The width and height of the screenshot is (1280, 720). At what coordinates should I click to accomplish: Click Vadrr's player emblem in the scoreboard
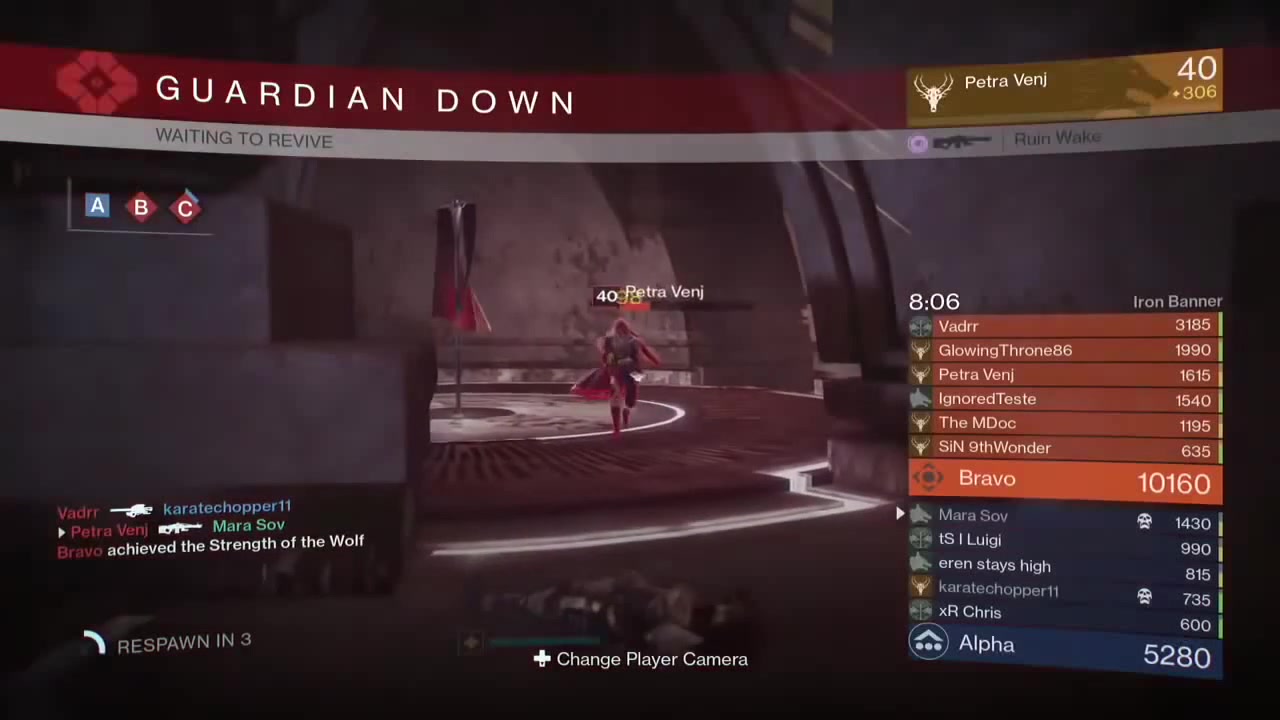920,326
